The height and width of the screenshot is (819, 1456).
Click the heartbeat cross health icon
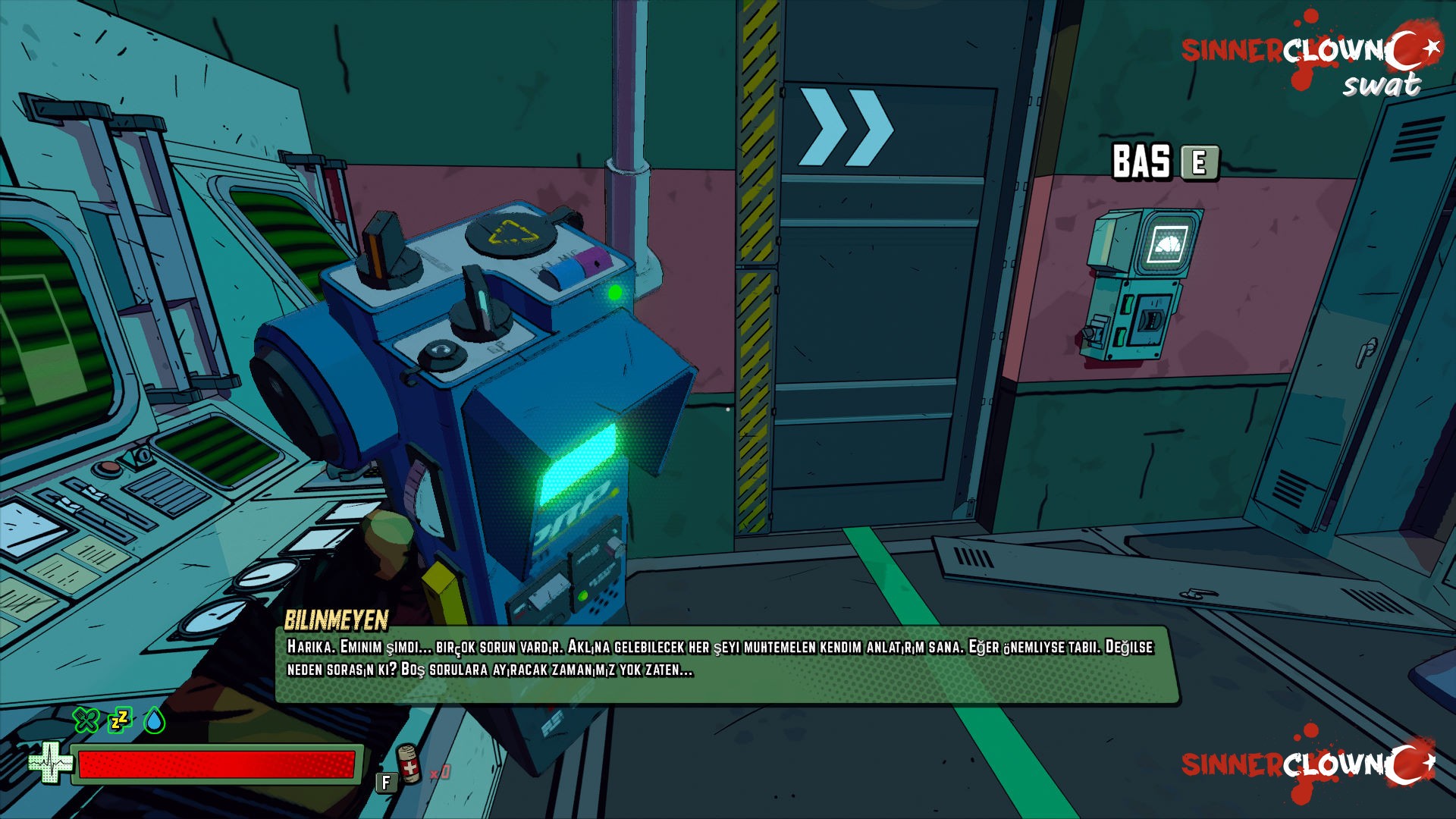click(49, 763)
